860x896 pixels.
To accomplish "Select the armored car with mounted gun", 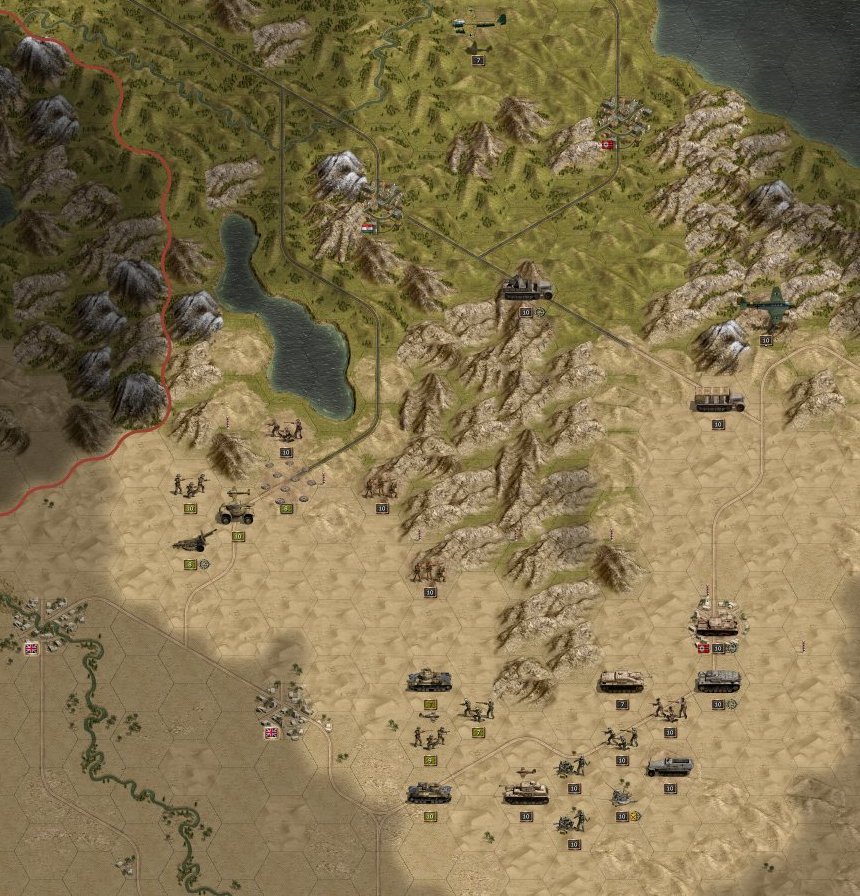I will pos(236,508).
